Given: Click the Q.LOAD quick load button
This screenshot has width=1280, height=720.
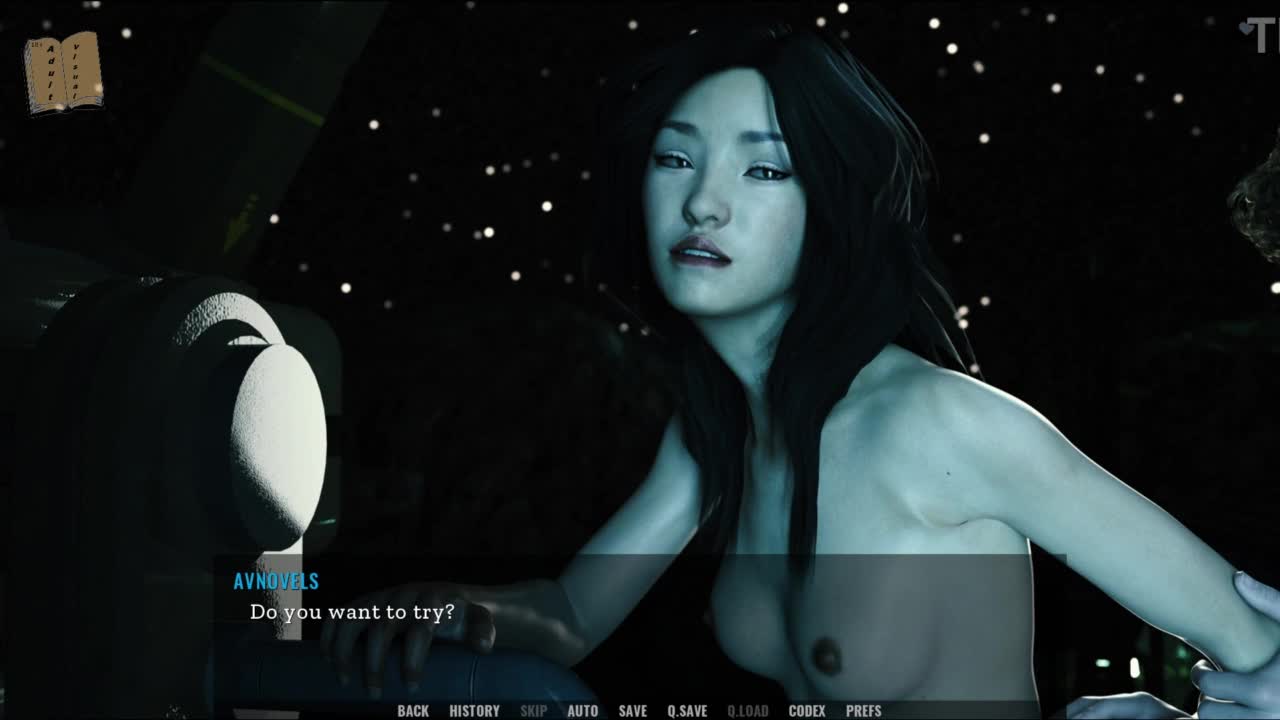Looking at the screenshot, I should 747,711.
